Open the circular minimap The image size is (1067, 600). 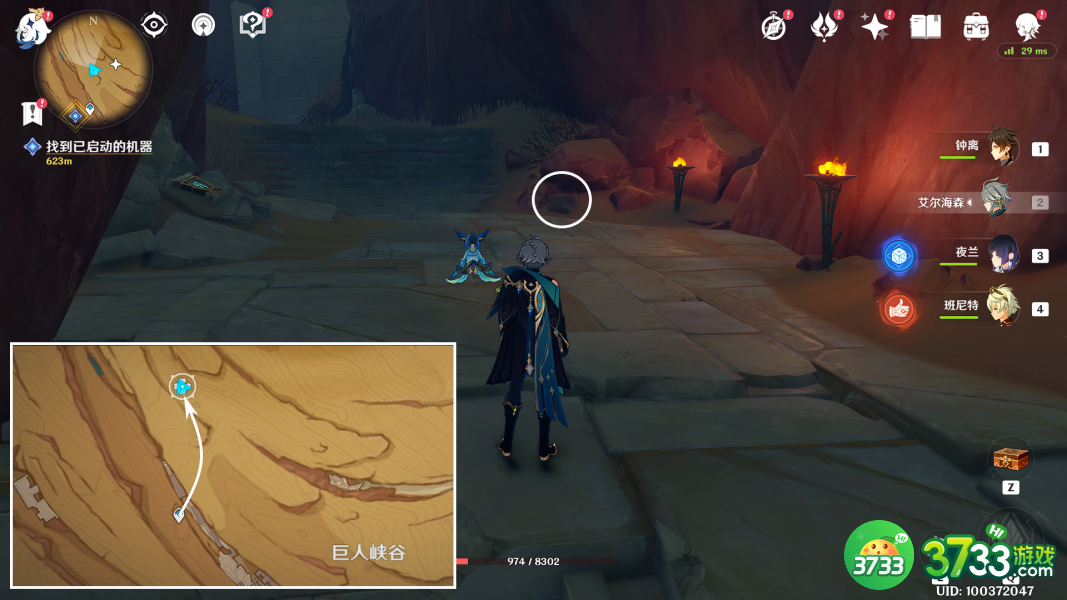pos(93,69)
